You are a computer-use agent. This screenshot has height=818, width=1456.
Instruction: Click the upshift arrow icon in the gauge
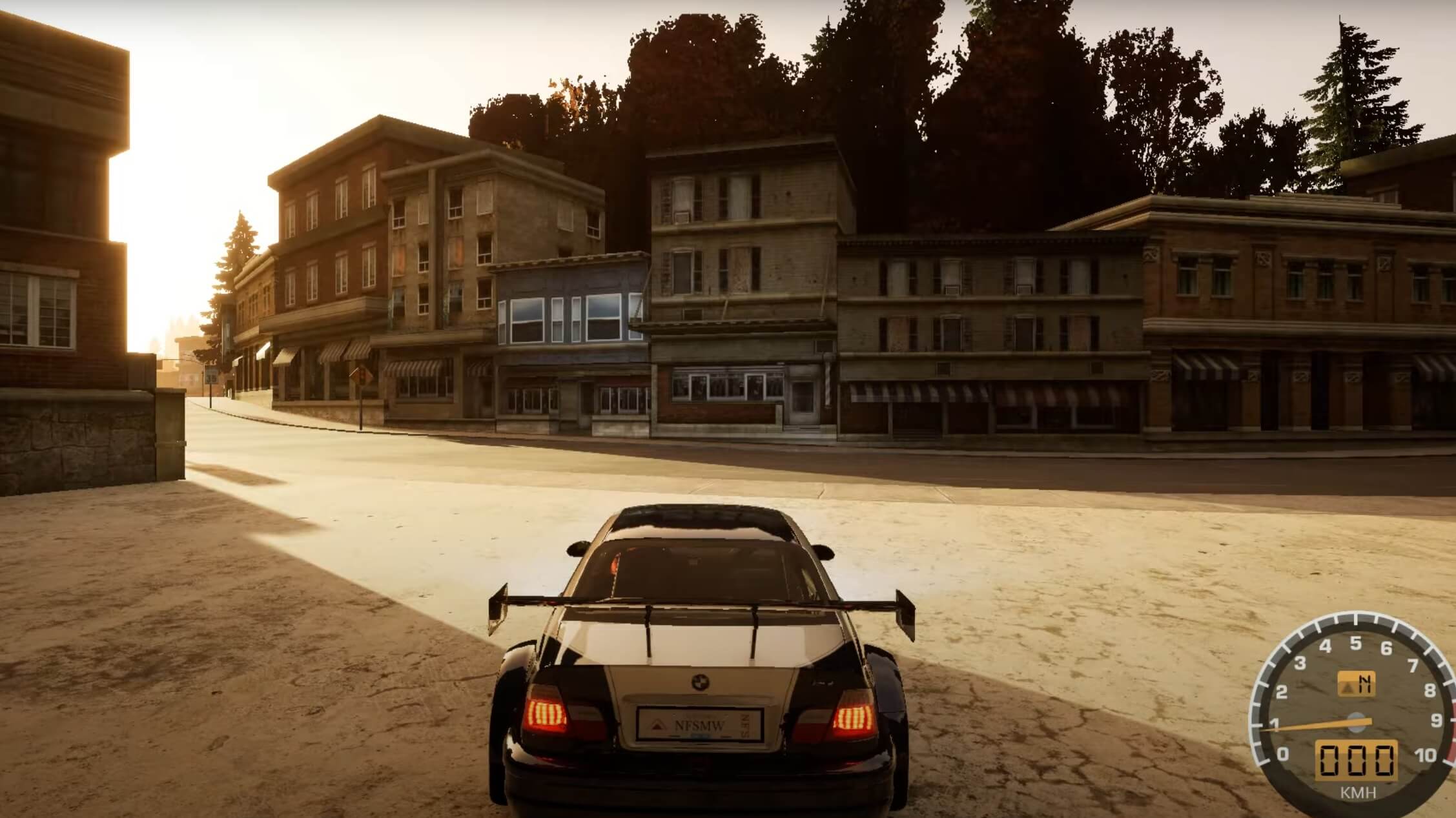(x=1348, y=688)
